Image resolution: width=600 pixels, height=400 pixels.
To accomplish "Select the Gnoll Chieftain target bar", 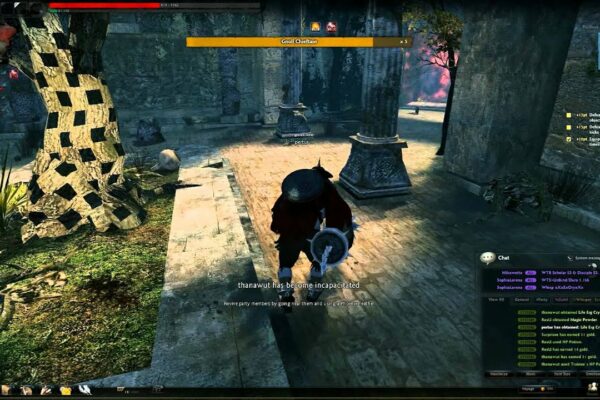I will point(298,41).
